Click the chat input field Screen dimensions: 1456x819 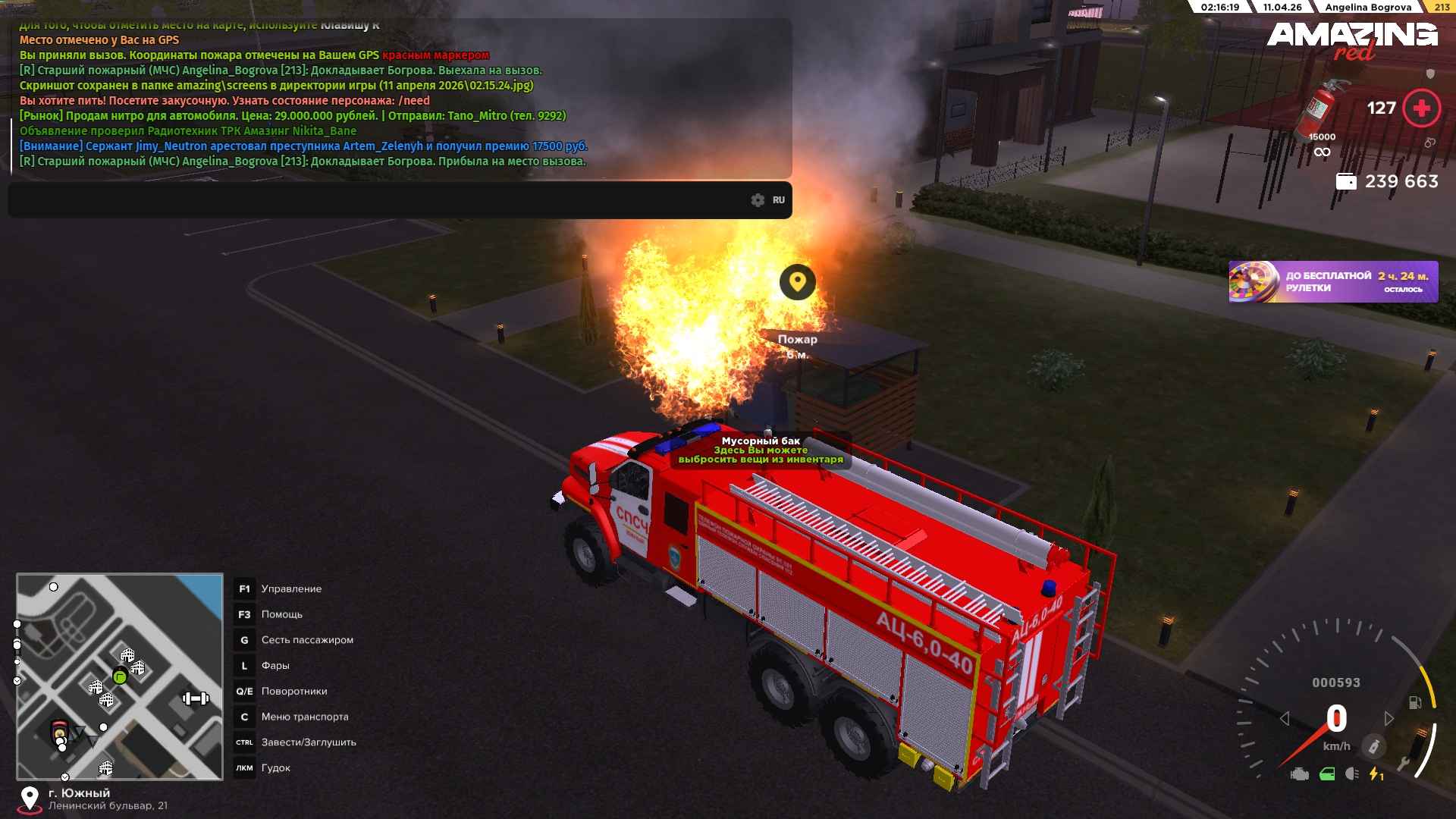[x=379, y=200]
